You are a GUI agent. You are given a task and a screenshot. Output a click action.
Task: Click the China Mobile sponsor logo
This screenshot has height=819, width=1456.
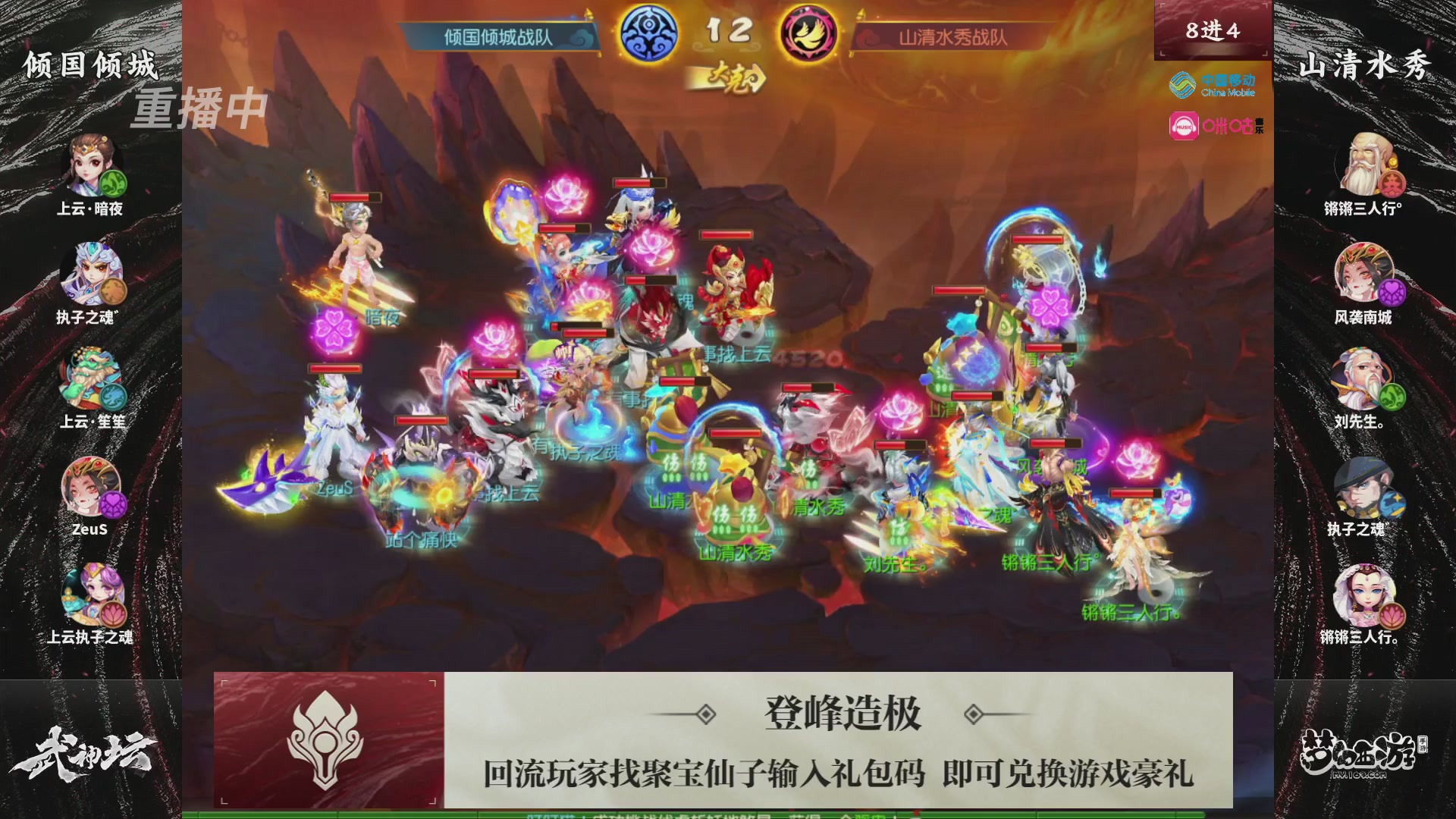coord(1213,85)
